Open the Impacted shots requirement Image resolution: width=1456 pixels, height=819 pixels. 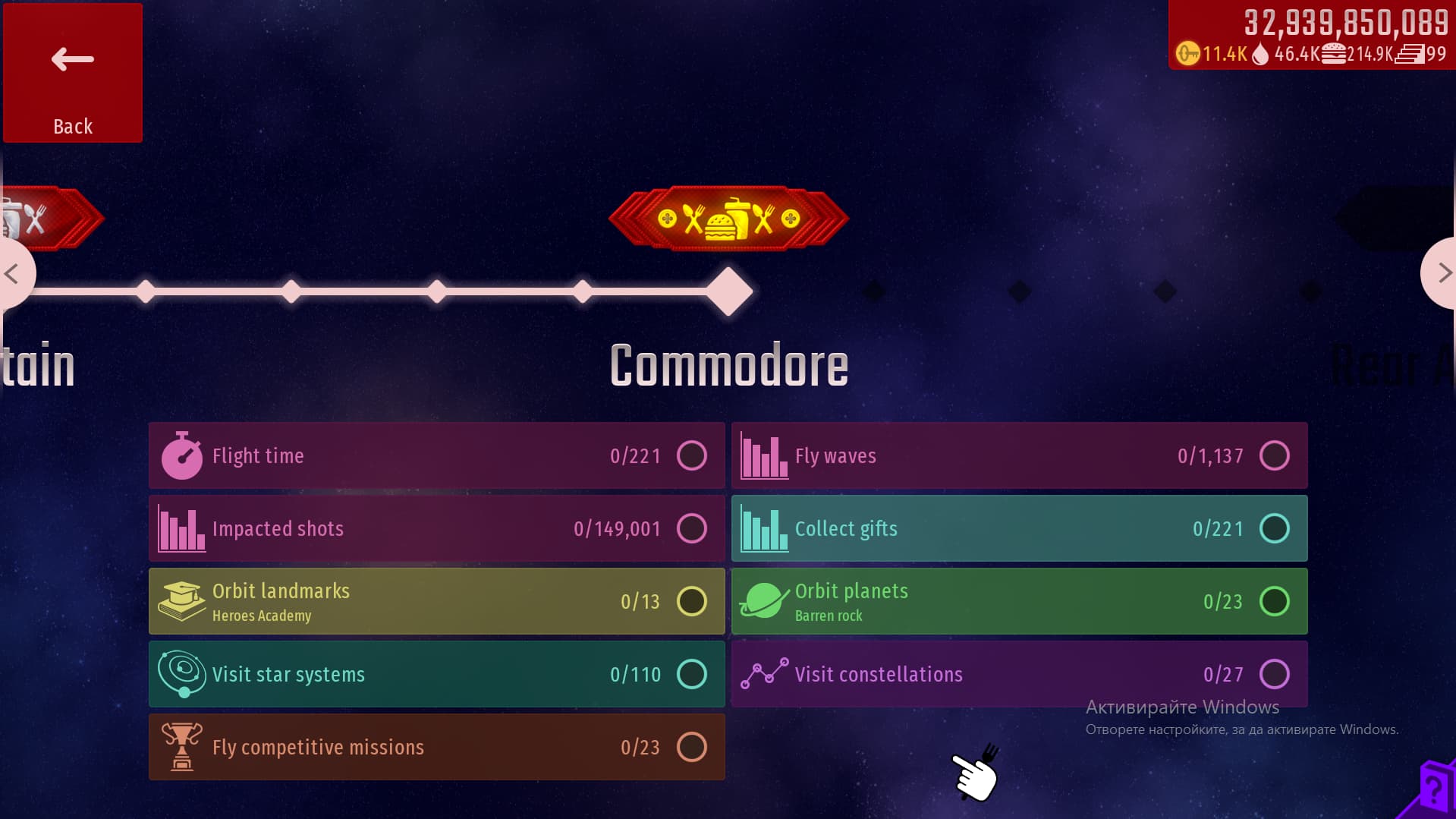tap(436, 528)
